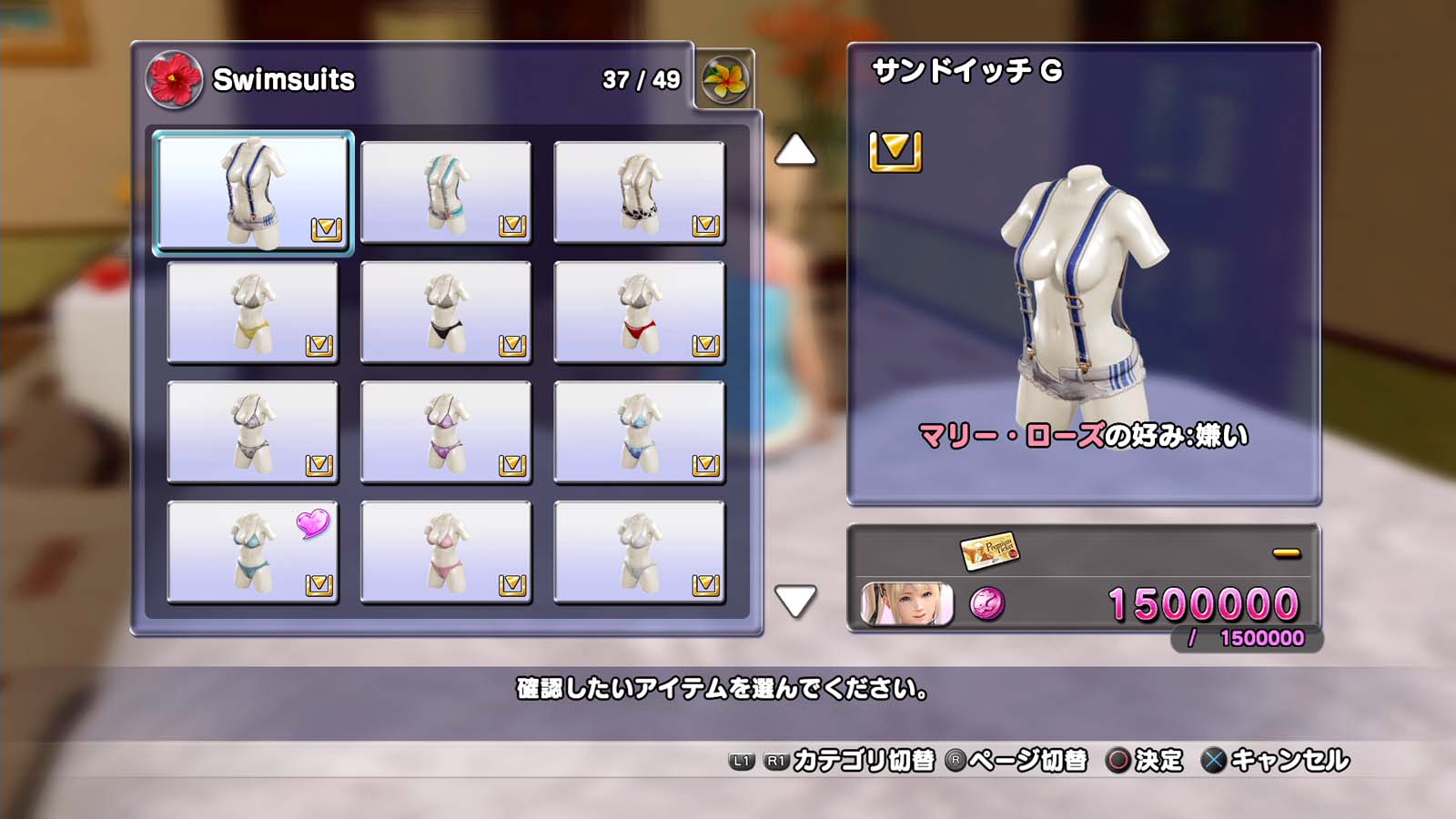This screenshot has height=819, width=1456.
Task: Select the red bikini thumbnail
Action: tap(639, 312)
